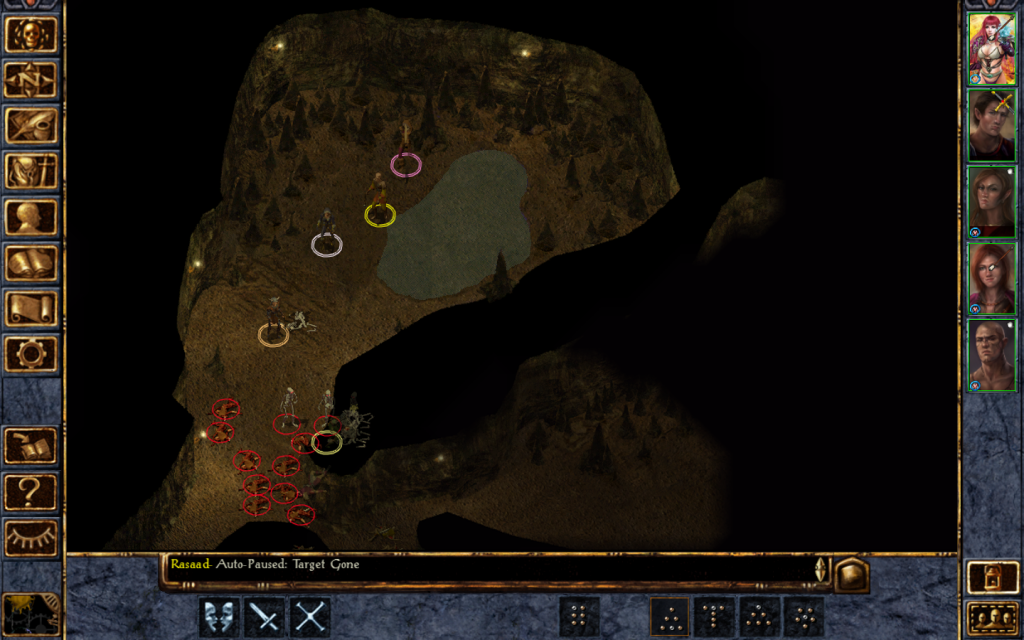
Task: Click the skull-and-sun button in the sidebar
Action: 31,34
